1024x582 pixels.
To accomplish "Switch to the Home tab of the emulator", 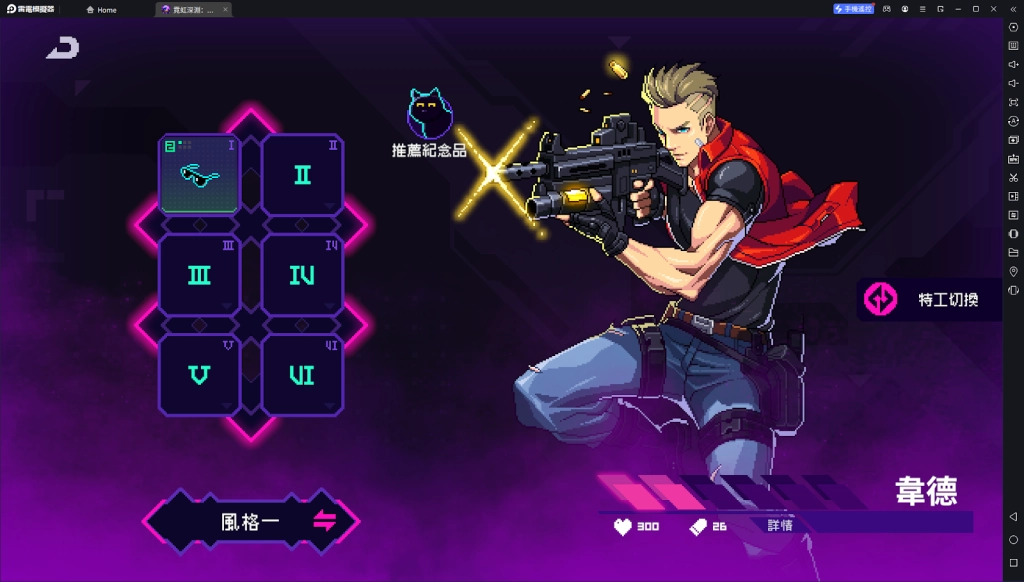I will point(101,9).
